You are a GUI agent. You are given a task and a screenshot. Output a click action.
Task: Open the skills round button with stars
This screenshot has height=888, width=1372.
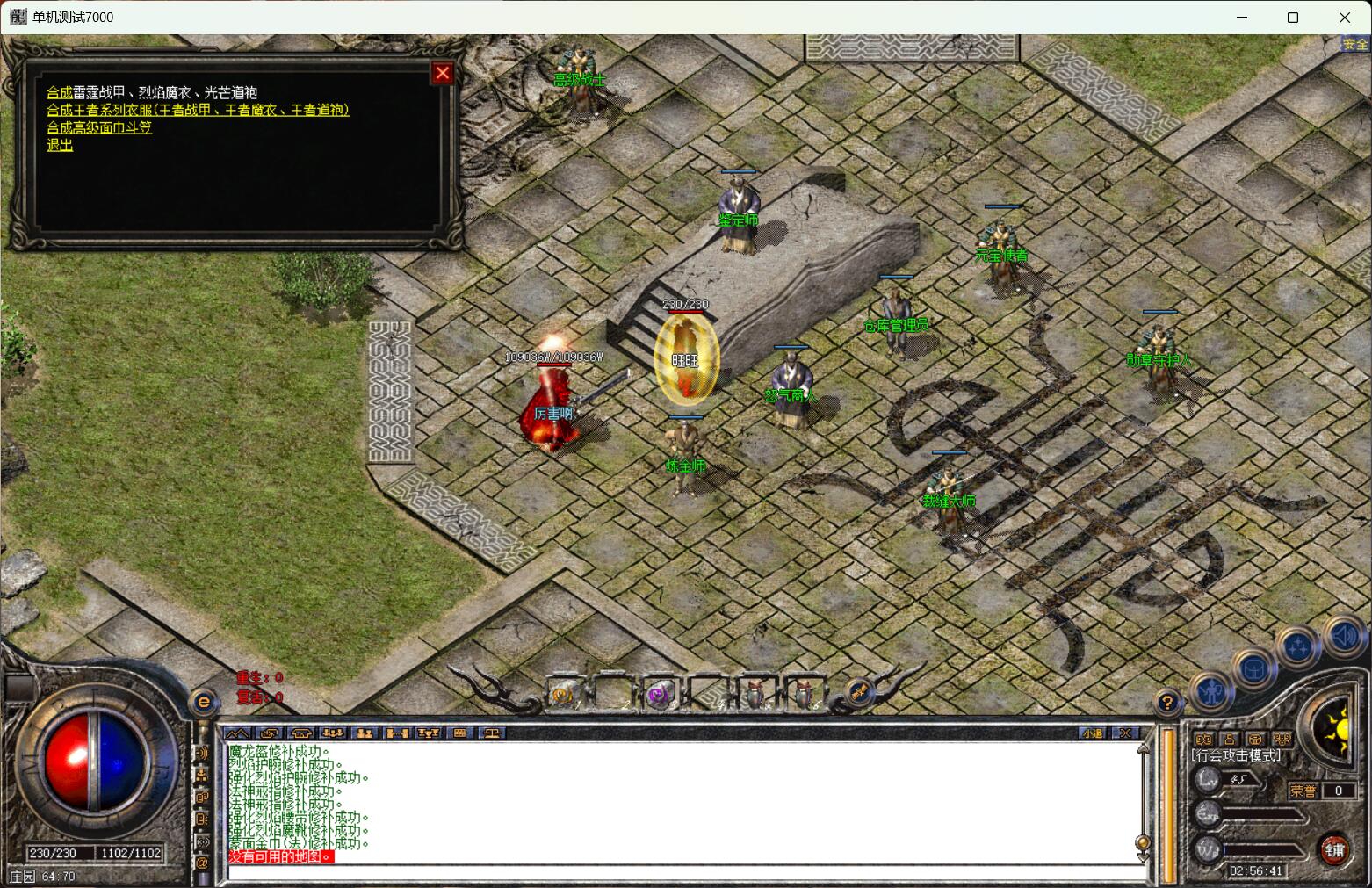(x=1299, y=648)
